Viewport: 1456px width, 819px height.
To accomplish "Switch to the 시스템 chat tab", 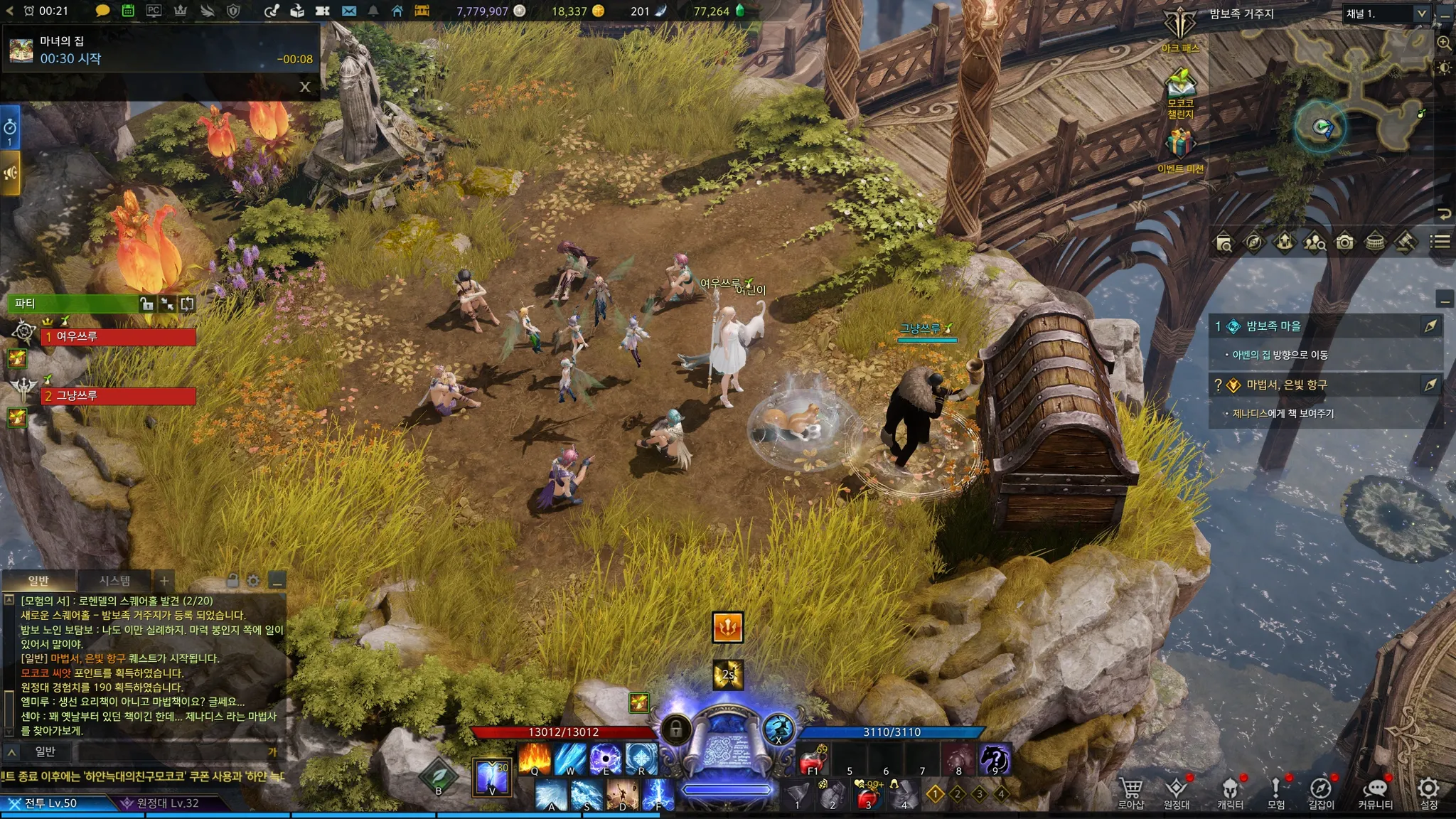I will pos(114,581).
